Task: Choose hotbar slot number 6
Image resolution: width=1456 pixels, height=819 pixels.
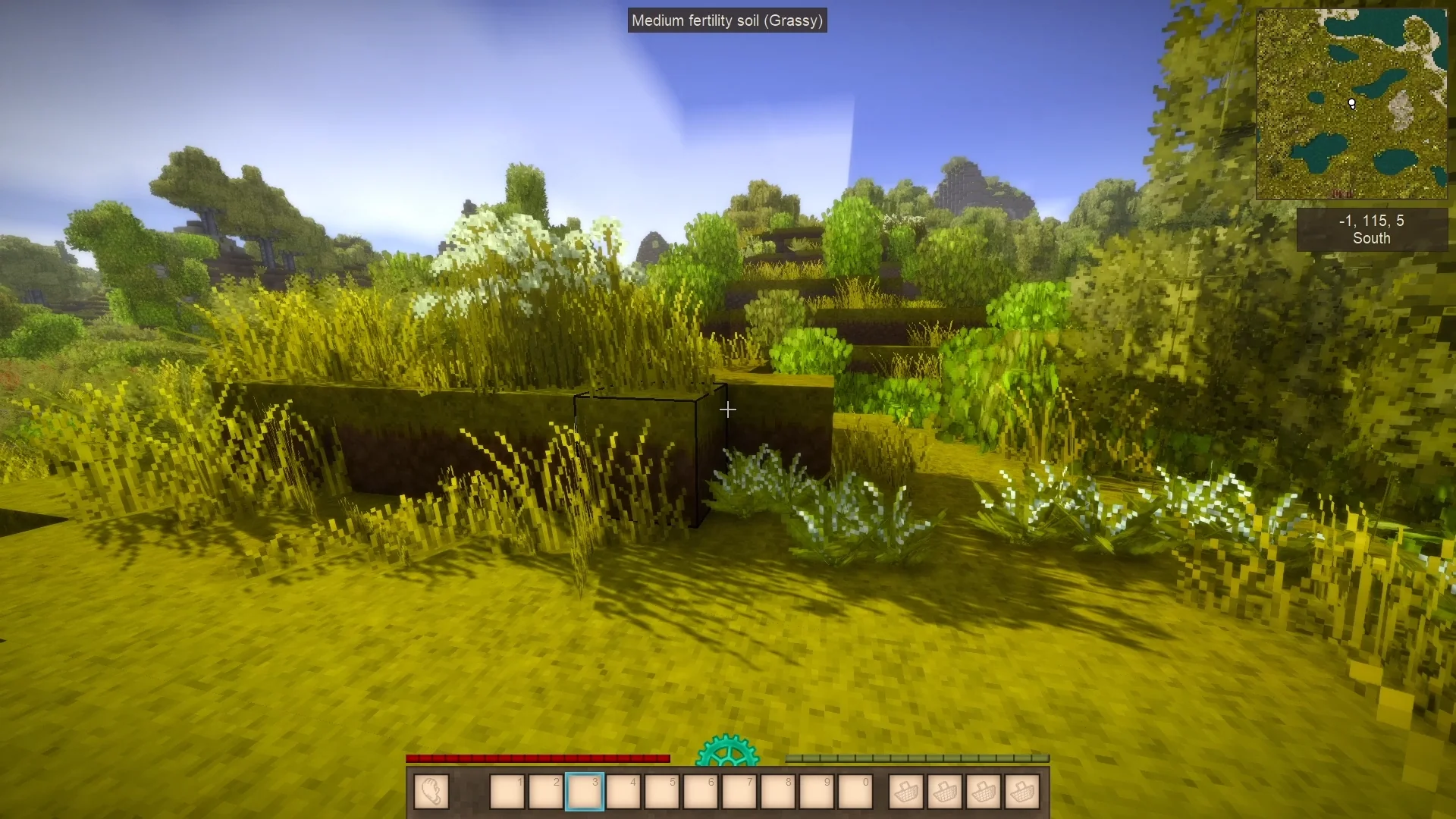Action: coord(701,792)
